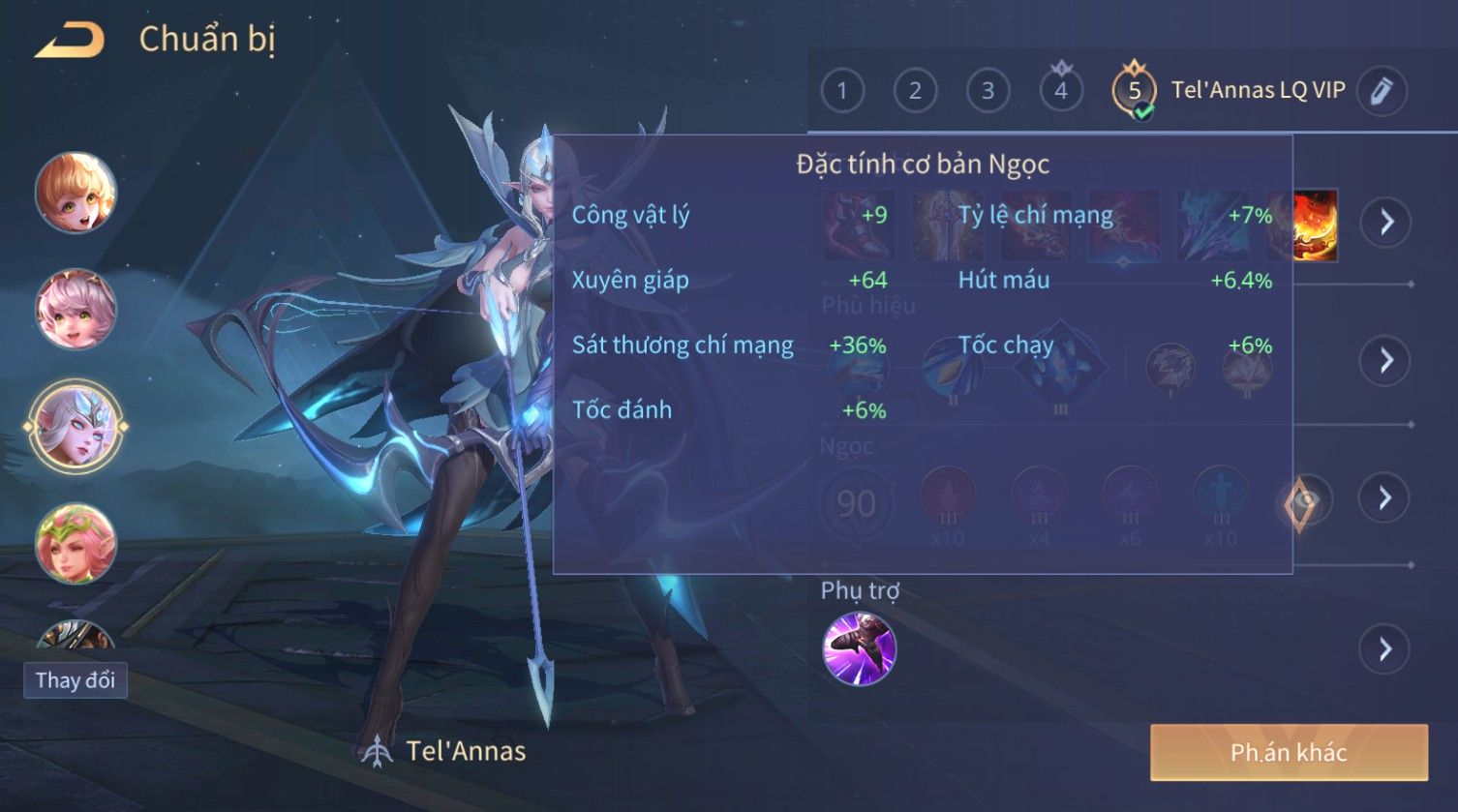Open the Ngọc rune section arrow
1458x812 pixels.
[1385, 498]
